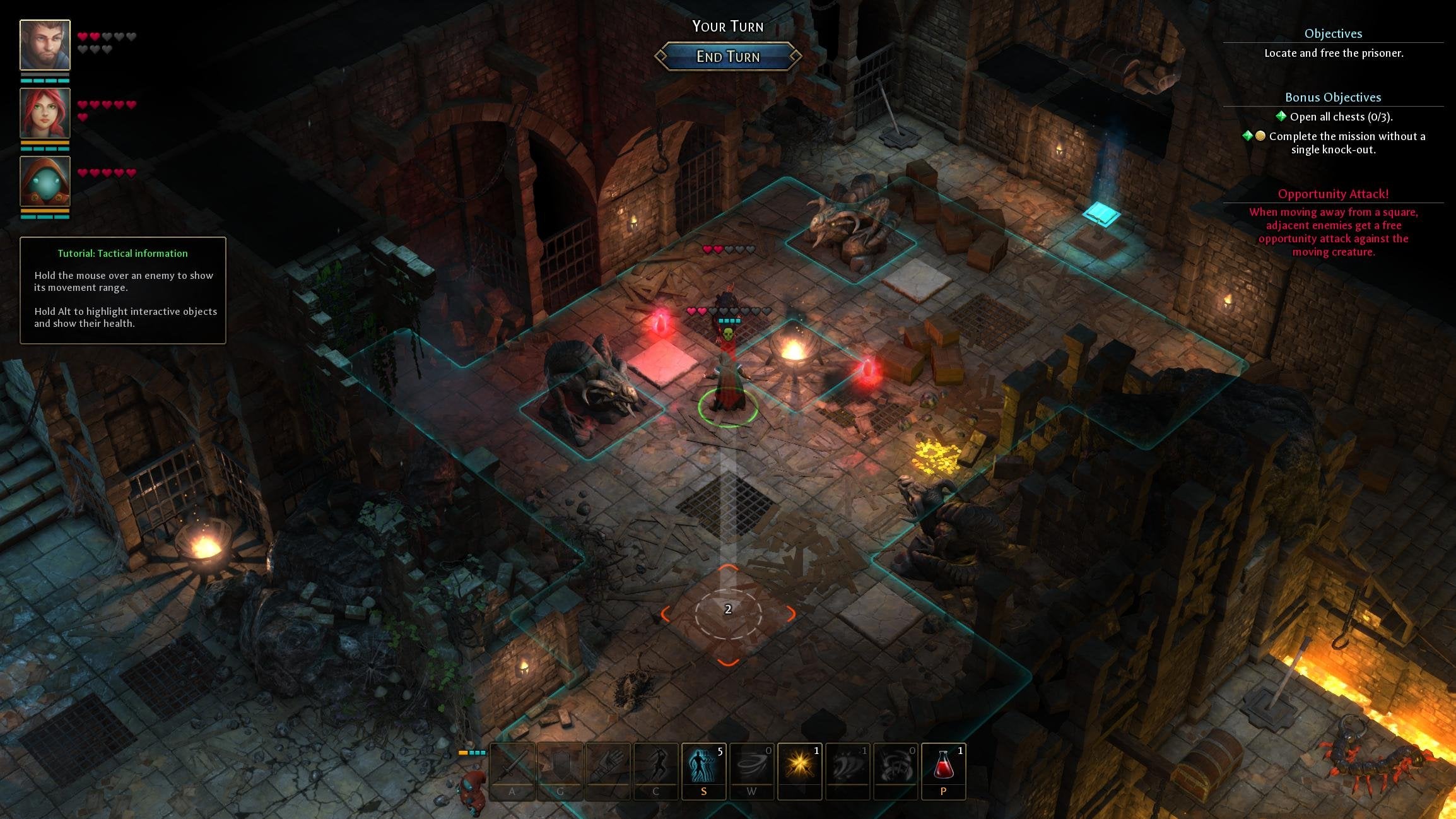Activate the shield guard ability in slot G
1456x819 pixels.
(560, 772)
